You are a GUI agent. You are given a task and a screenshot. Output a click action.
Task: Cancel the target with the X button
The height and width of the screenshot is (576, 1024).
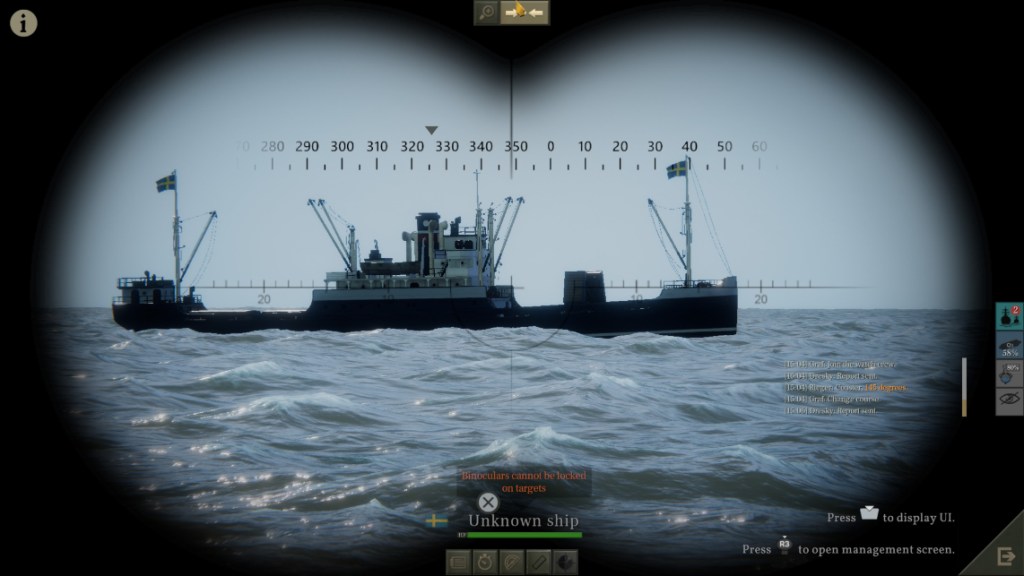487,502
